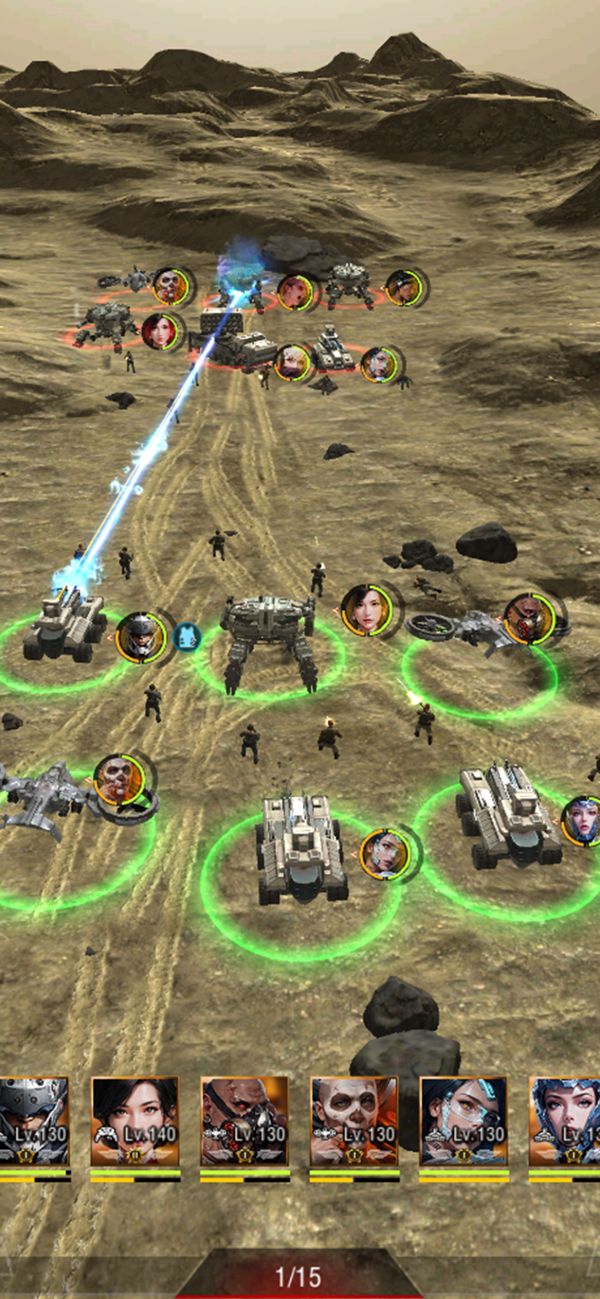The width and height of the screenshot is (600, 1299).
Task: Select the helmeted pilot hero card
Action: [34, 1121]
